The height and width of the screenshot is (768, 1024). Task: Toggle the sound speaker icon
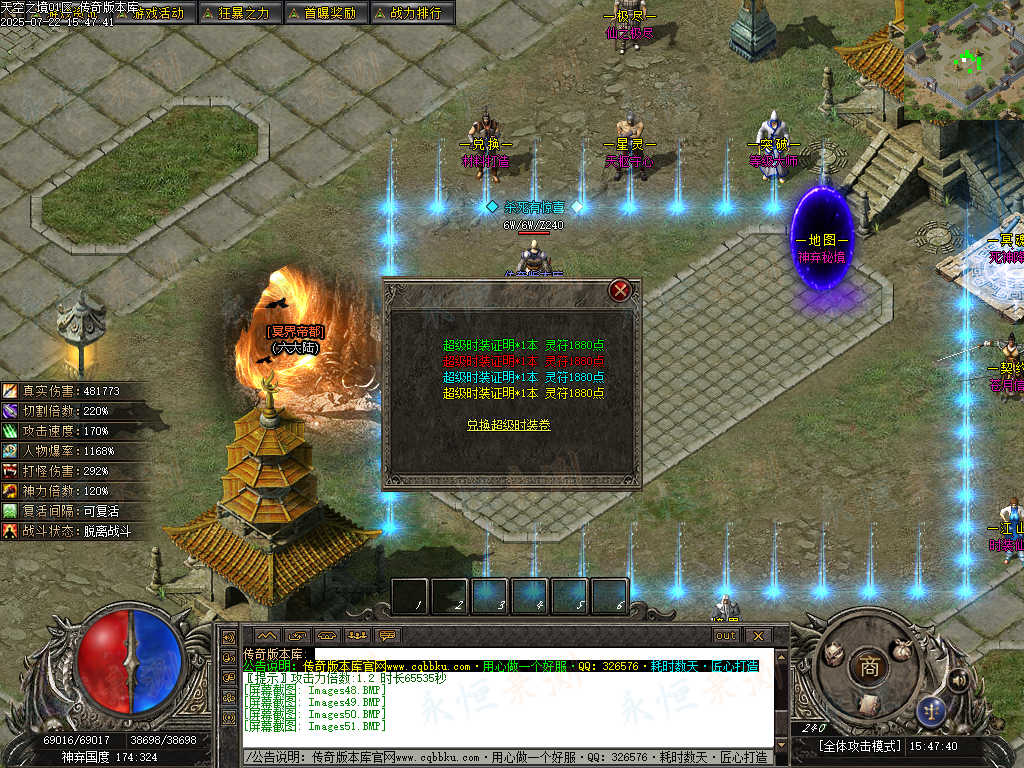pos(958,681)
